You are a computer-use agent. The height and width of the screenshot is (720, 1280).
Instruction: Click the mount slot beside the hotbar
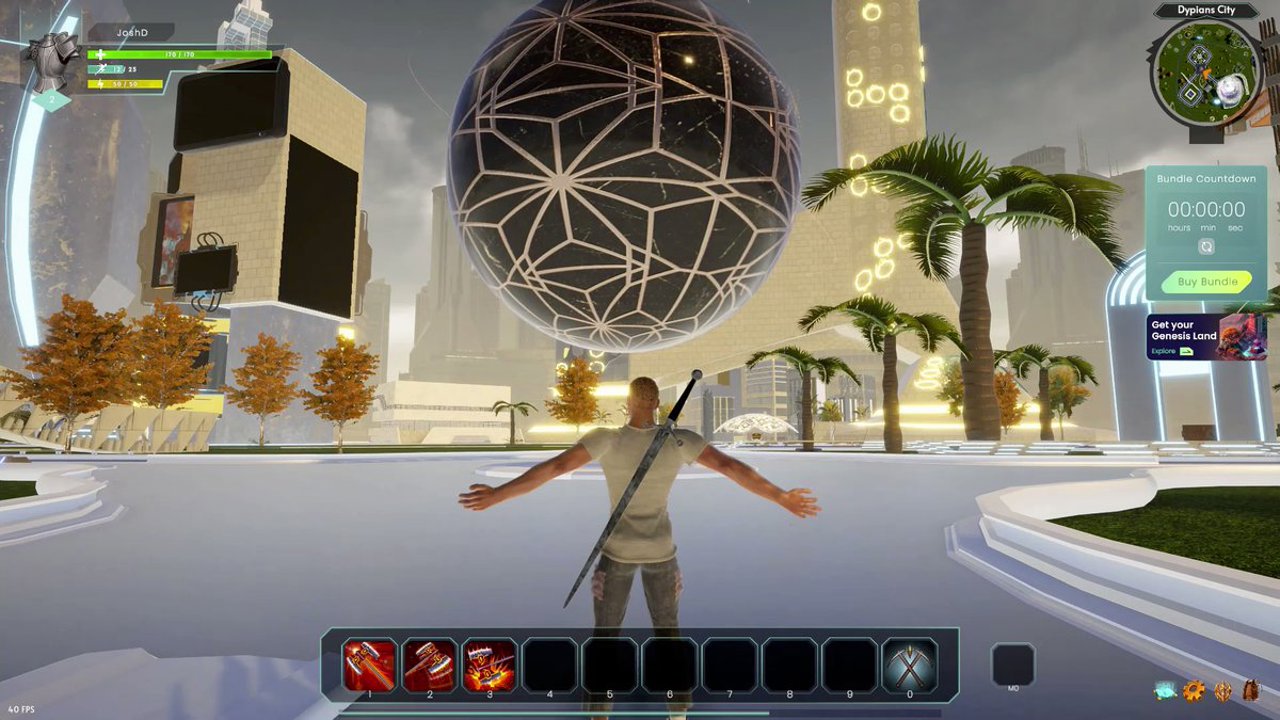[x=1012, y=664]
